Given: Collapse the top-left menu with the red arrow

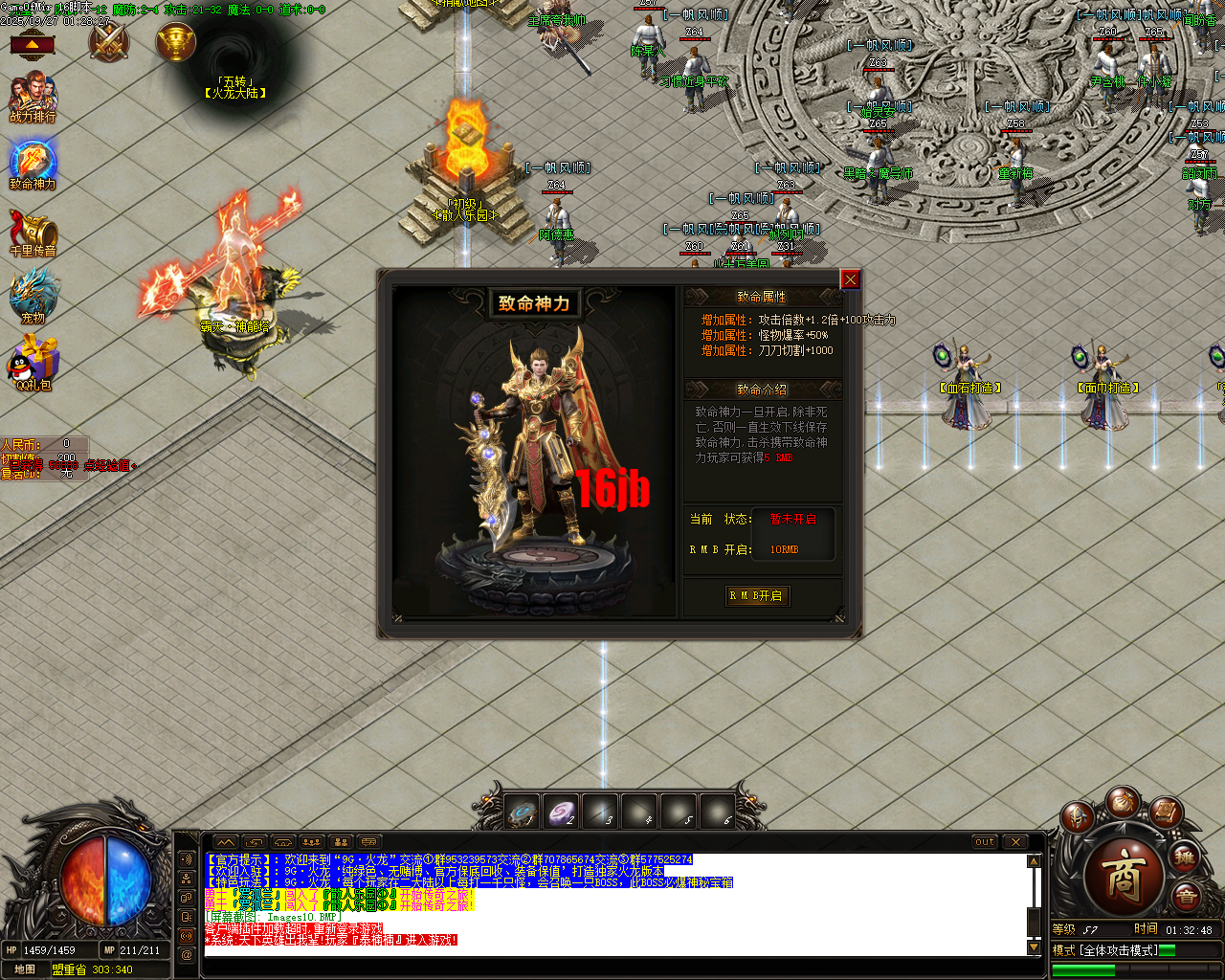Looking at the screenshot, I should click(x=32, y=43).
